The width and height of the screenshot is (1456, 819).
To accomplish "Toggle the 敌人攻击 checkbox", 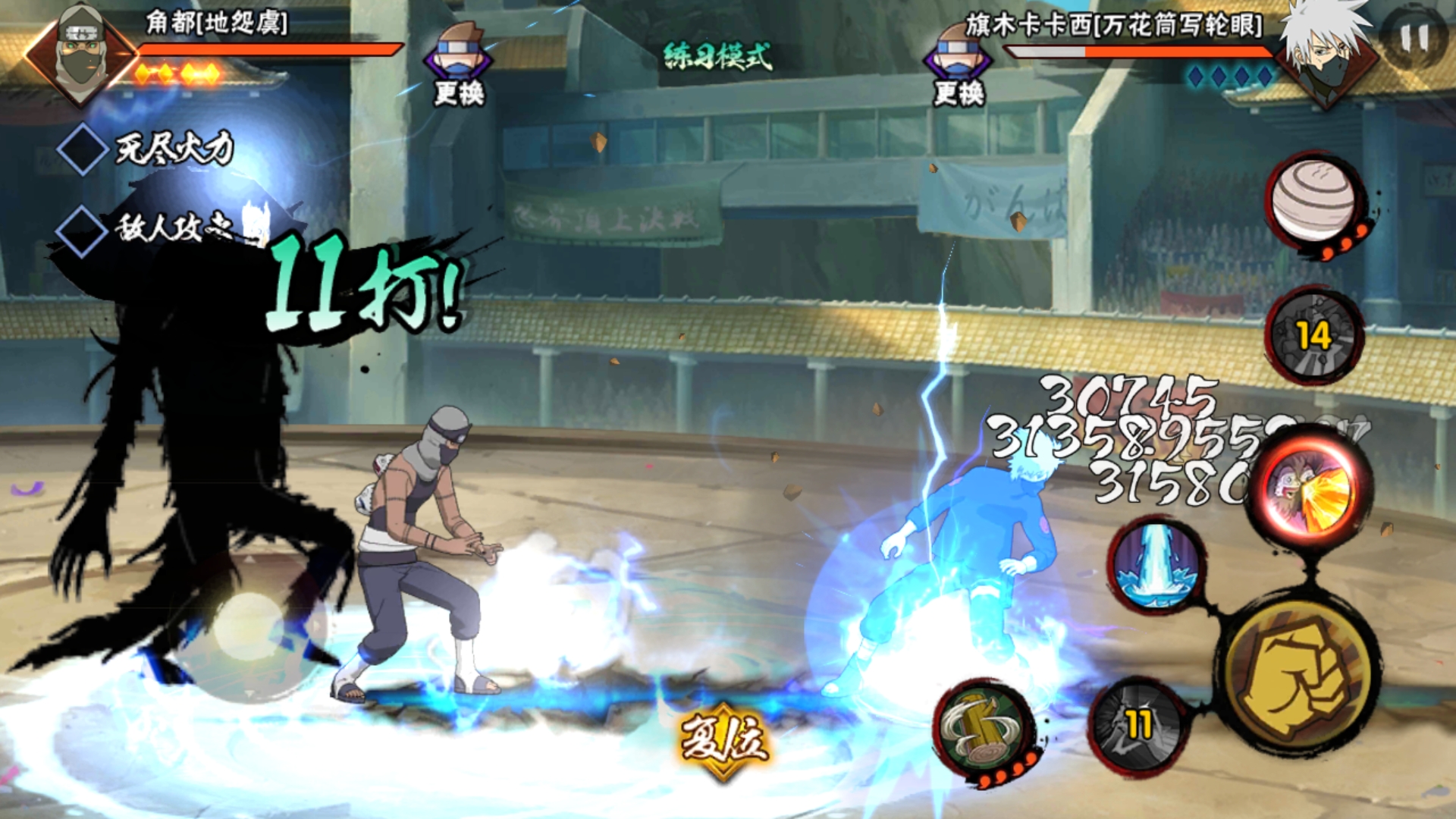I will pos(82,230).
